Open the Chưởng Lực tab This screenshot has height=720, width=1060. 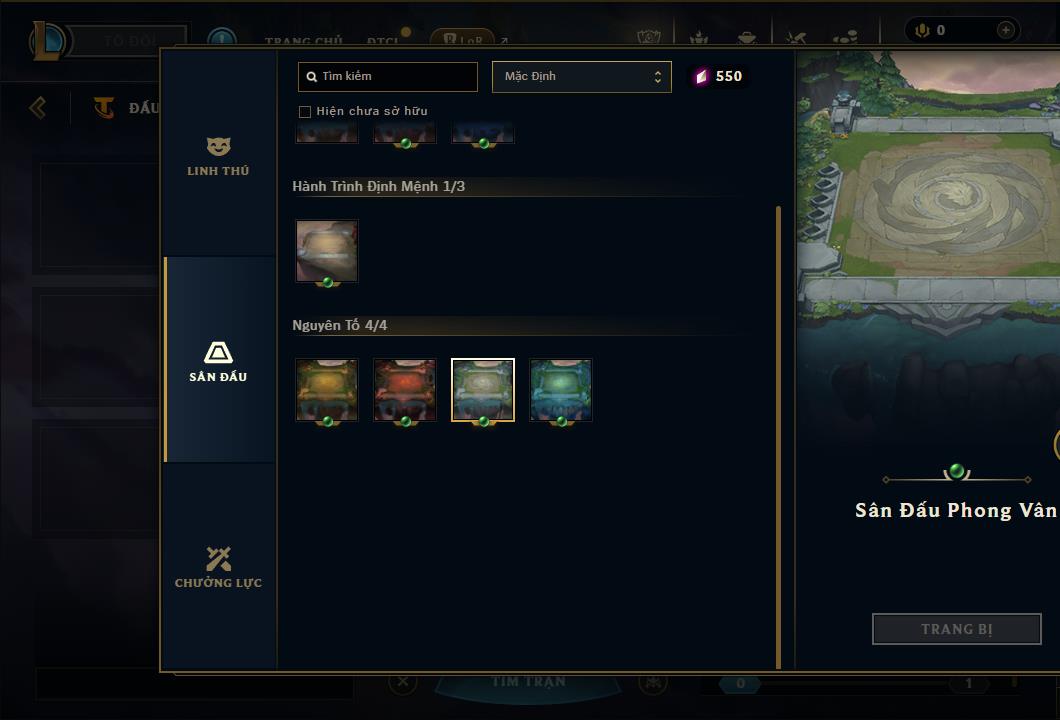coord(218,567)
